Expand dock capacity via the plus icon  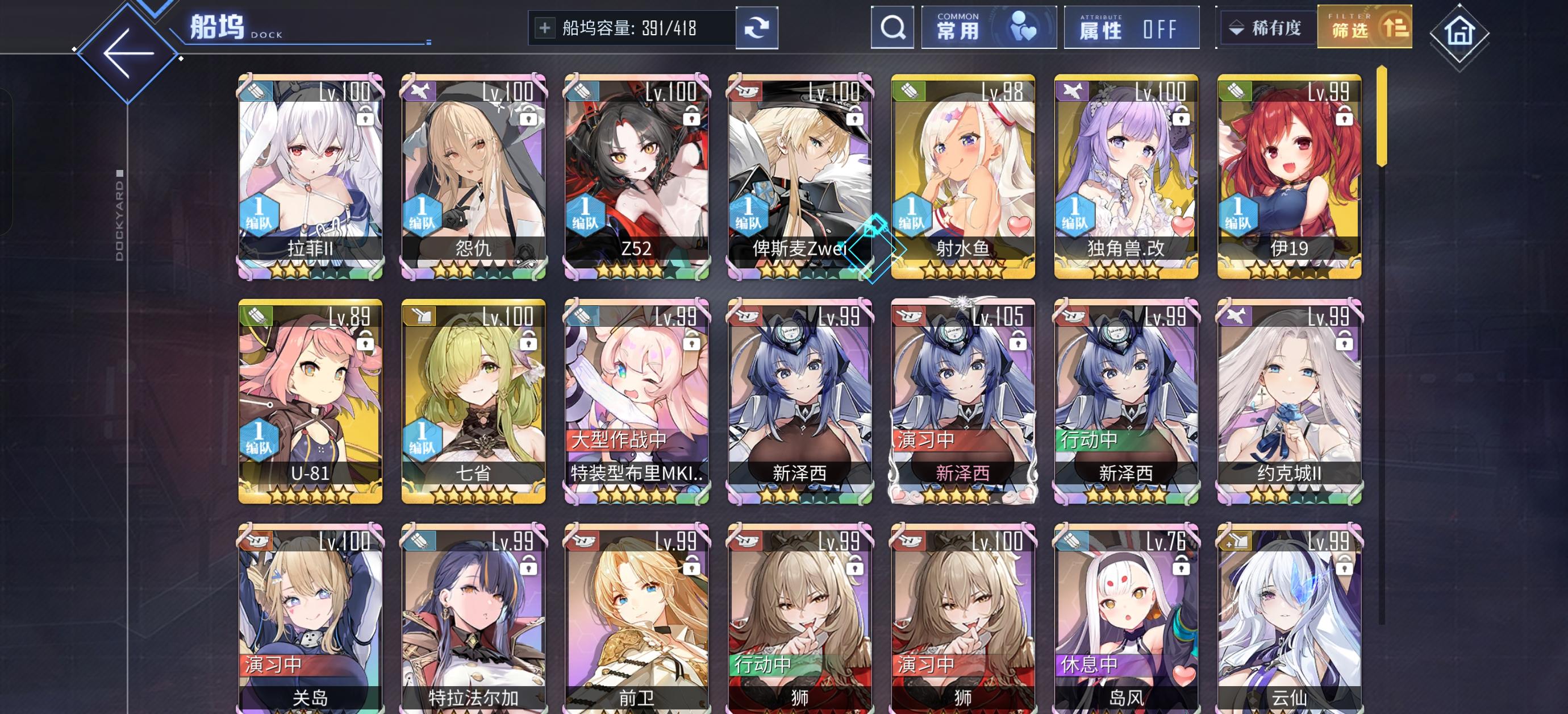point(547,27)
